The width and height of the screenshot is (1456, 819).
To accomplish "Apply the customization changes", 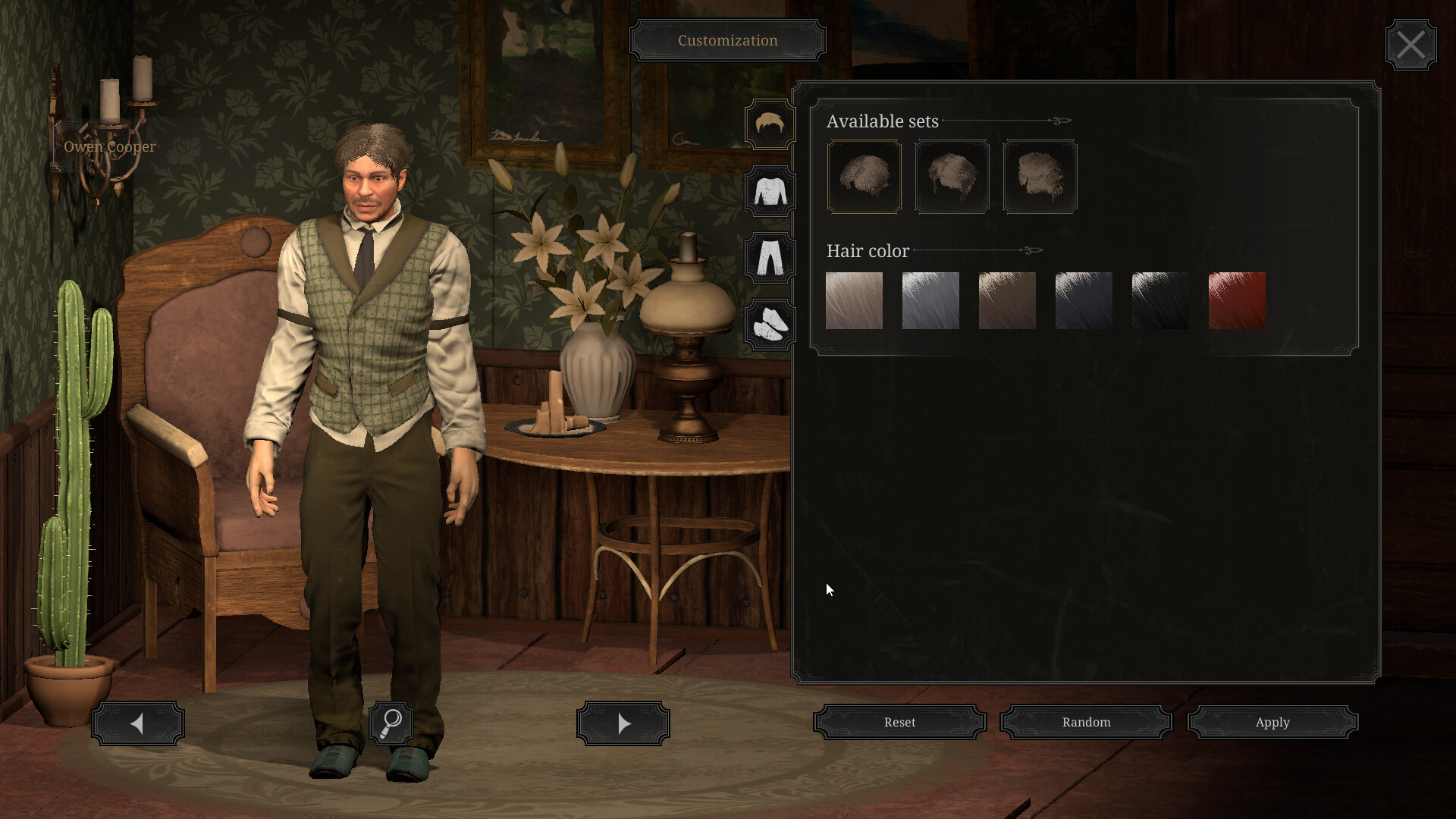I will 1272,723.
